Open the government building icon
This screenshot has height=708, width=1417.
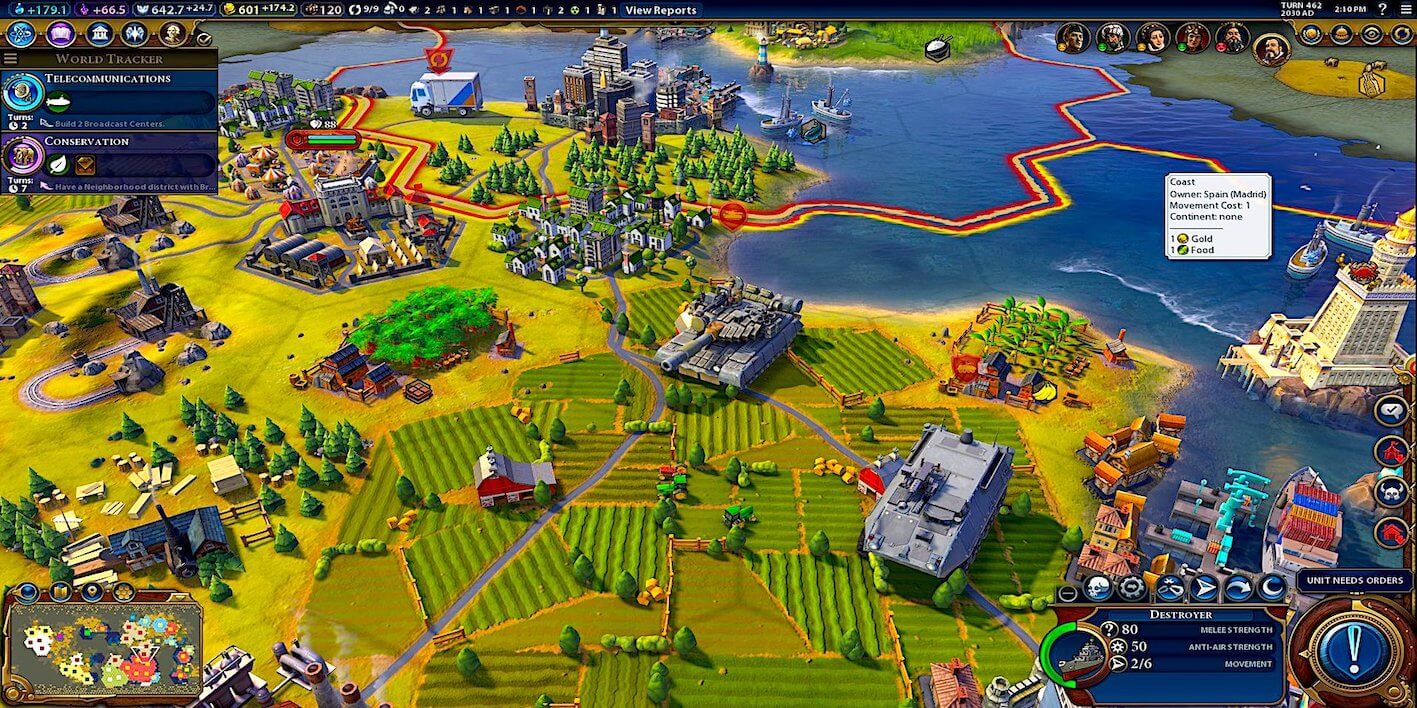pyautogui.click(x=99, y=34)
